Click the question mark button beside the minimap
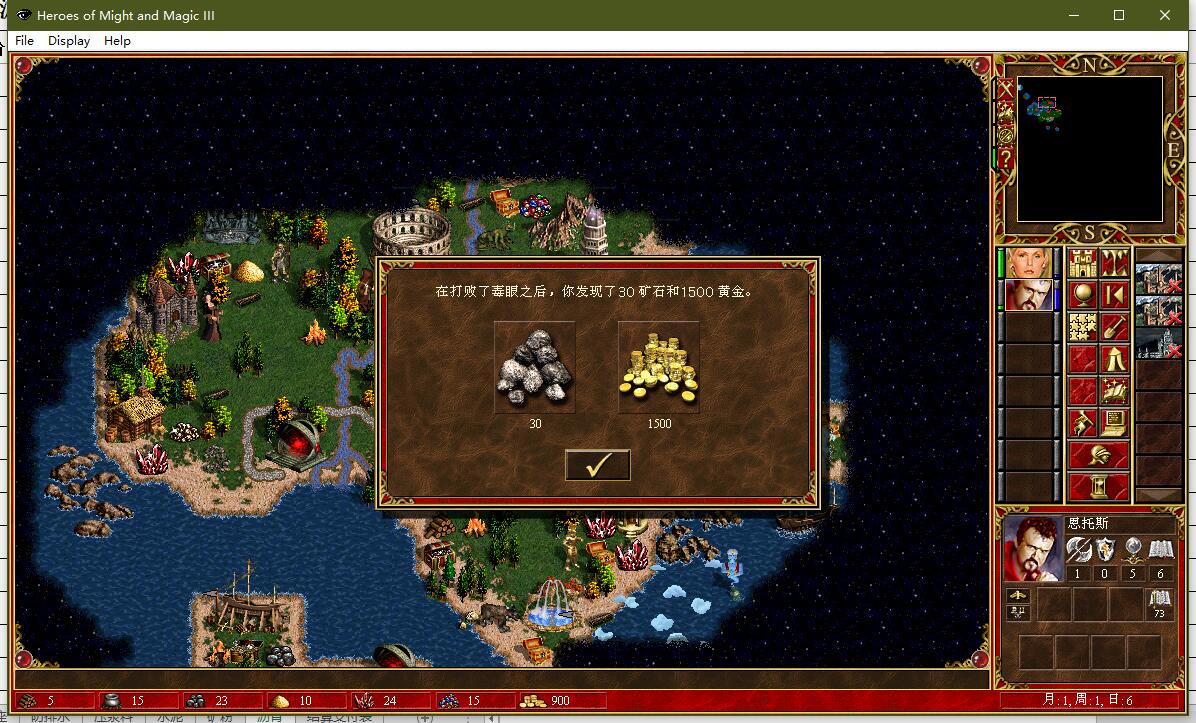This screenshot has height=723, width=1196. pyautogui.click(x=1005, y=158)
